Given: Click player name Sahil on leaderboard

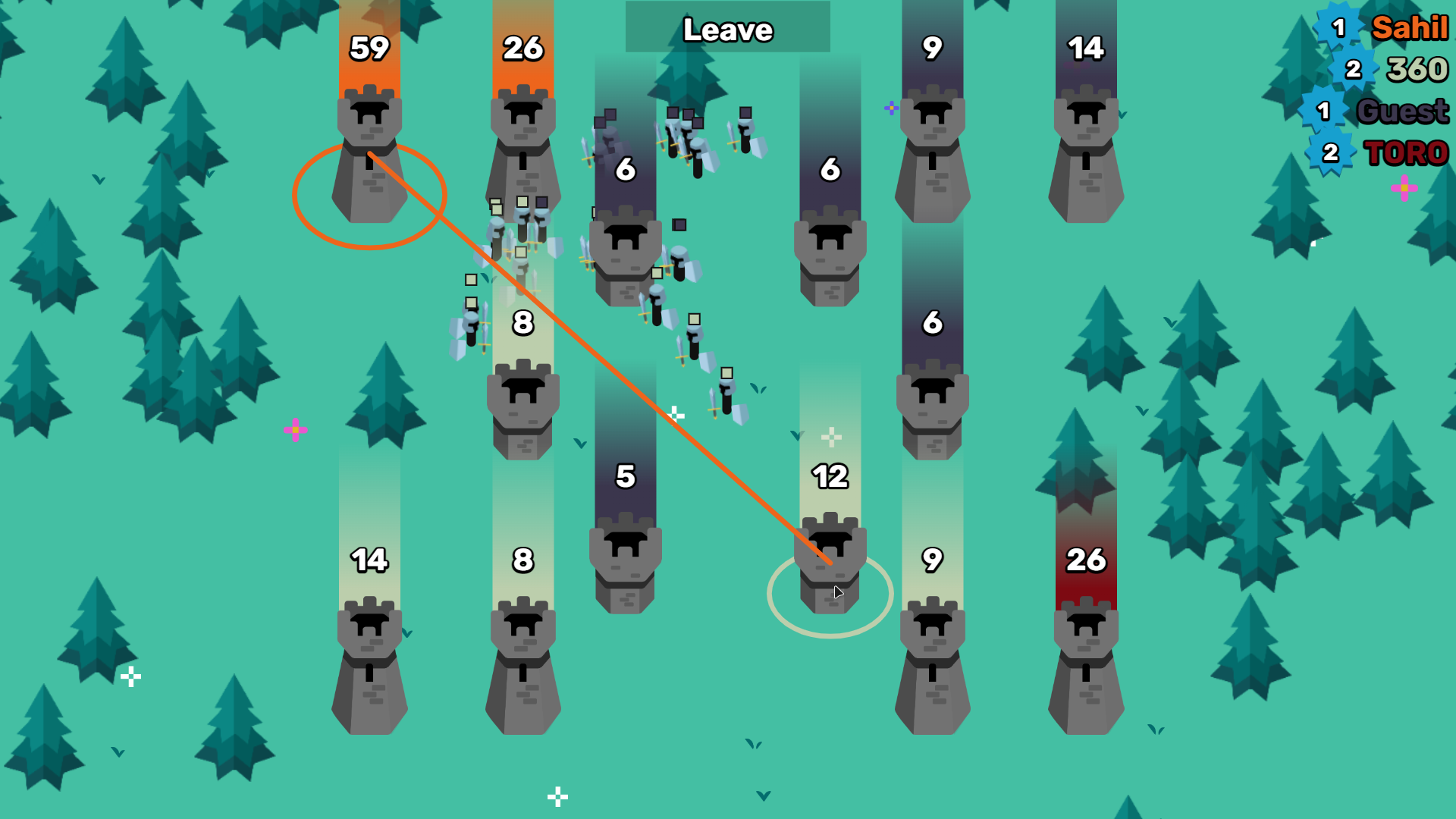Looking at the screenshot, I should point(1411,29).
